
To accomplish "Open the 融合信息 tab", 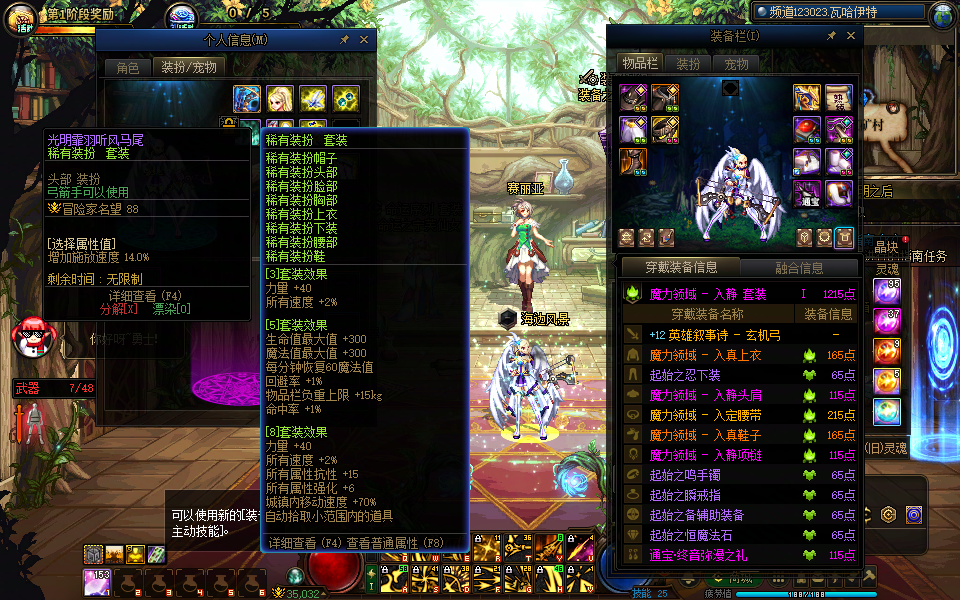I will (x=799, y=268).
